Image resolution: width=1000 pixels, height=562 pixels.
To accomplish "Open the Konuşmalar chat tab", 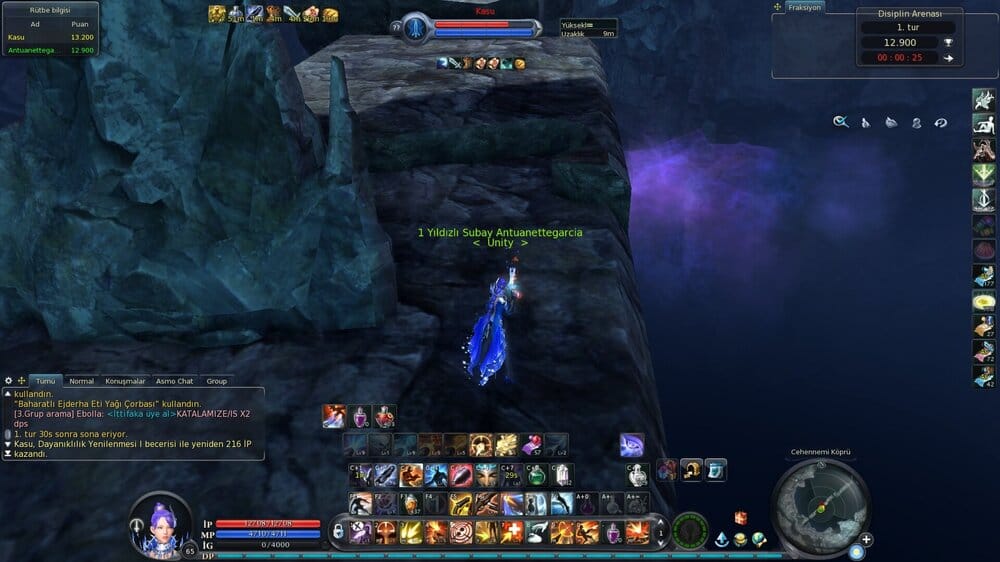I will pos(126,381).
